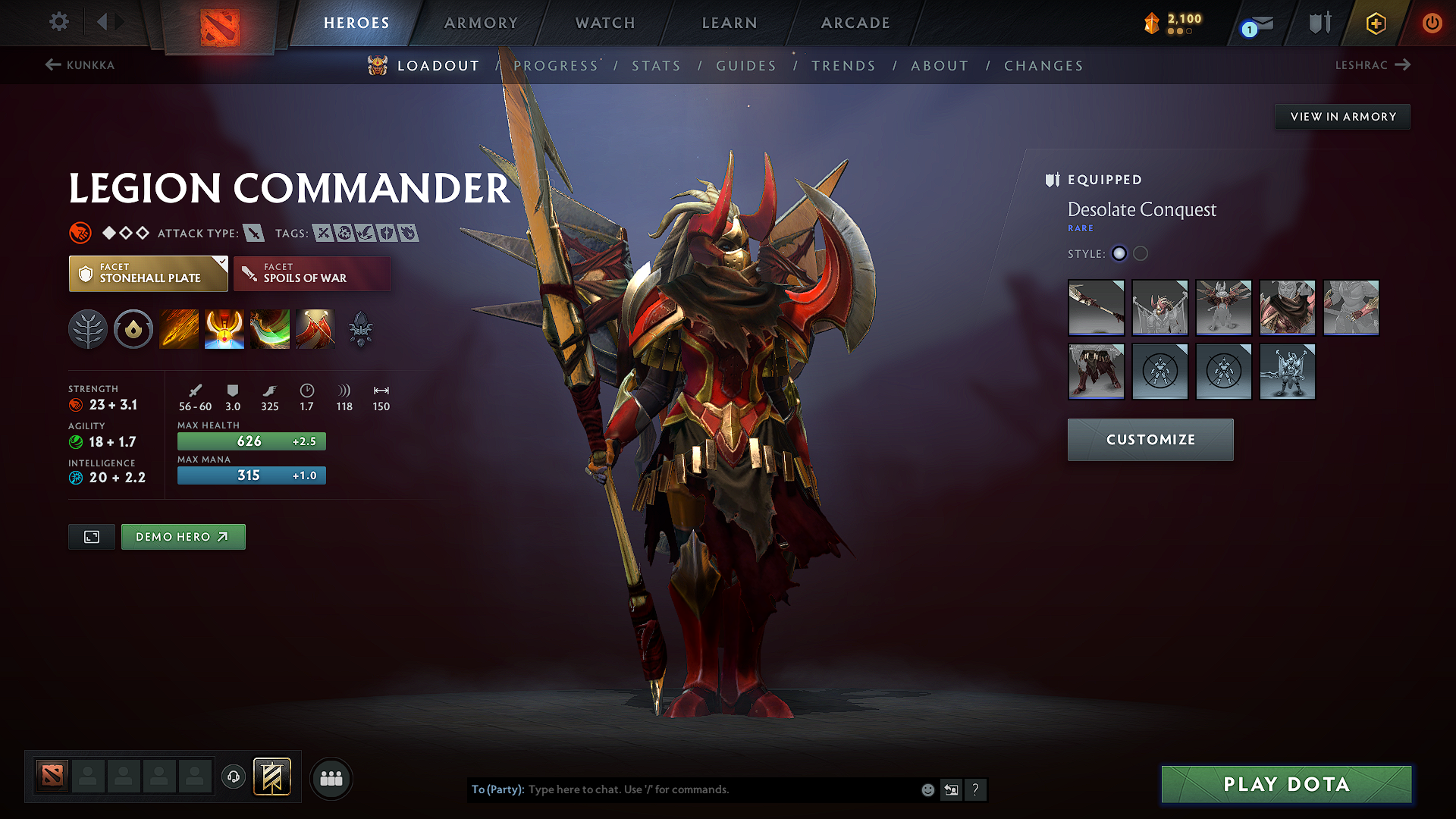The width and height of the screenshot is (1456, 819).
Task: Select the Moment of Courage ability
Action: coord(270,329)
